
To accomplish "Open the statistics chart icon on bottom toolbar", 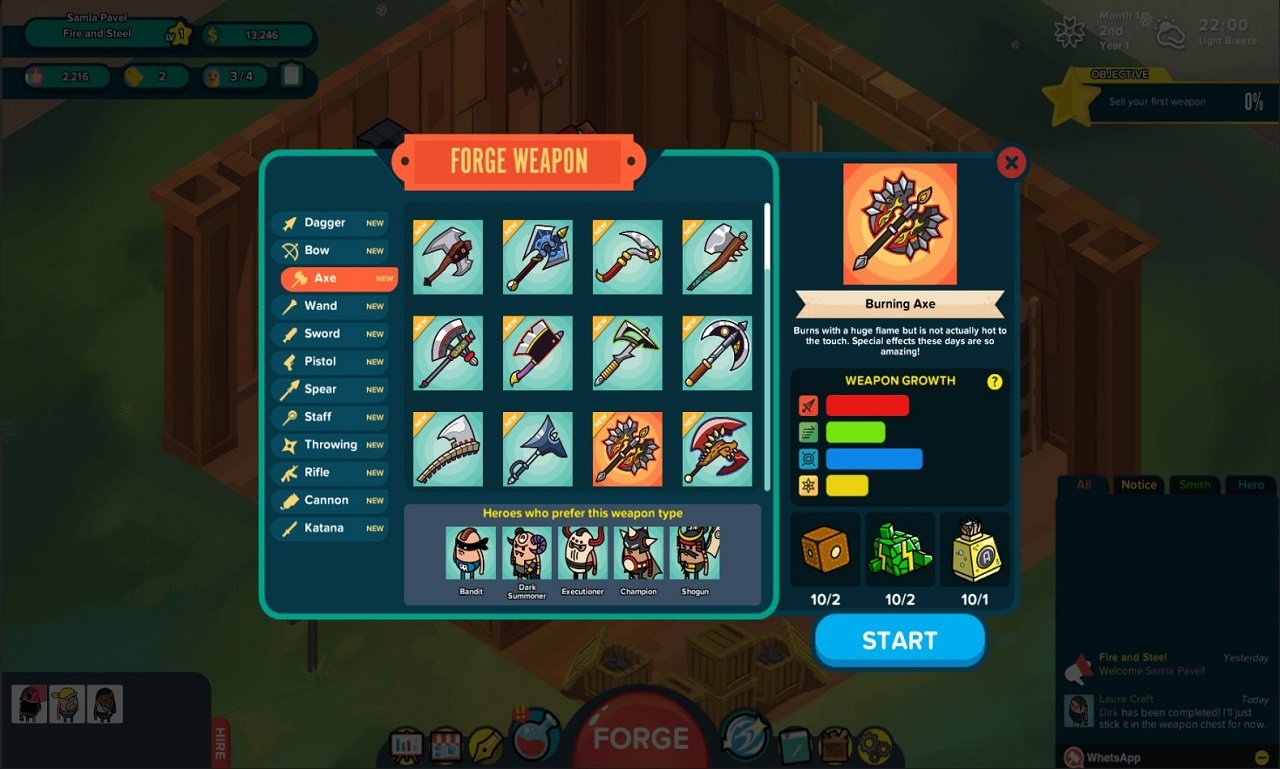I will click(405, 742).
